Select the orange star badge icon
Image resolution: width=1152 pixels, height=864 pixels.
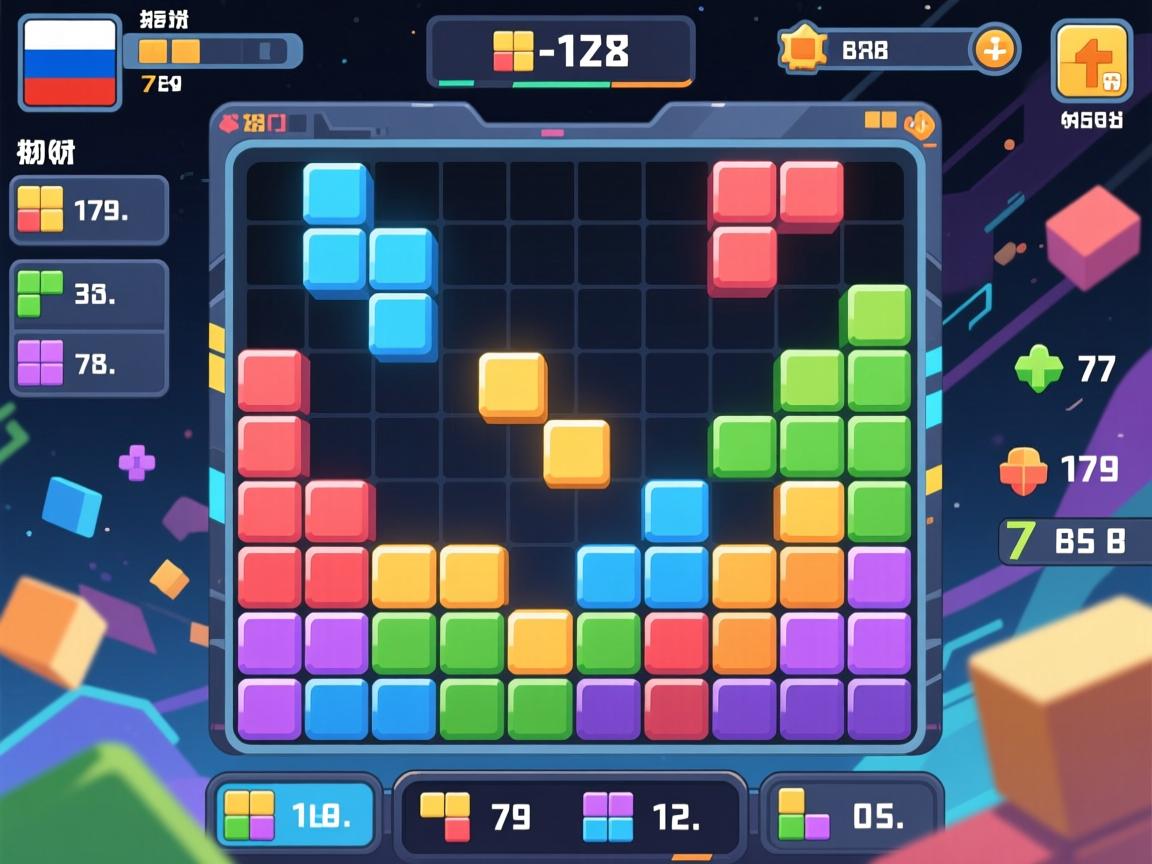coord(803,48)
